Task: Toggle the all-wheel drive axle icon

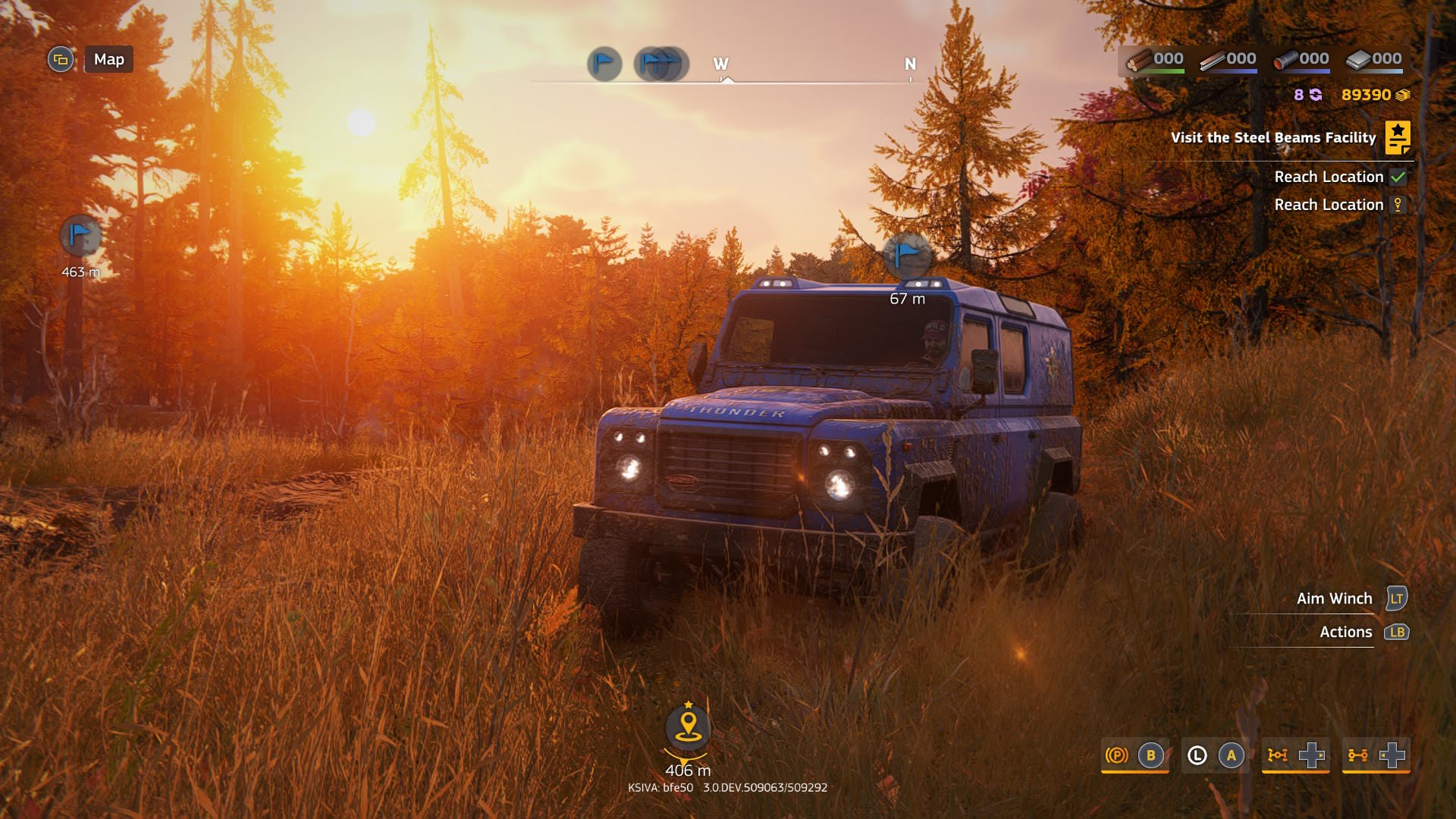Action: (1357, 755)
